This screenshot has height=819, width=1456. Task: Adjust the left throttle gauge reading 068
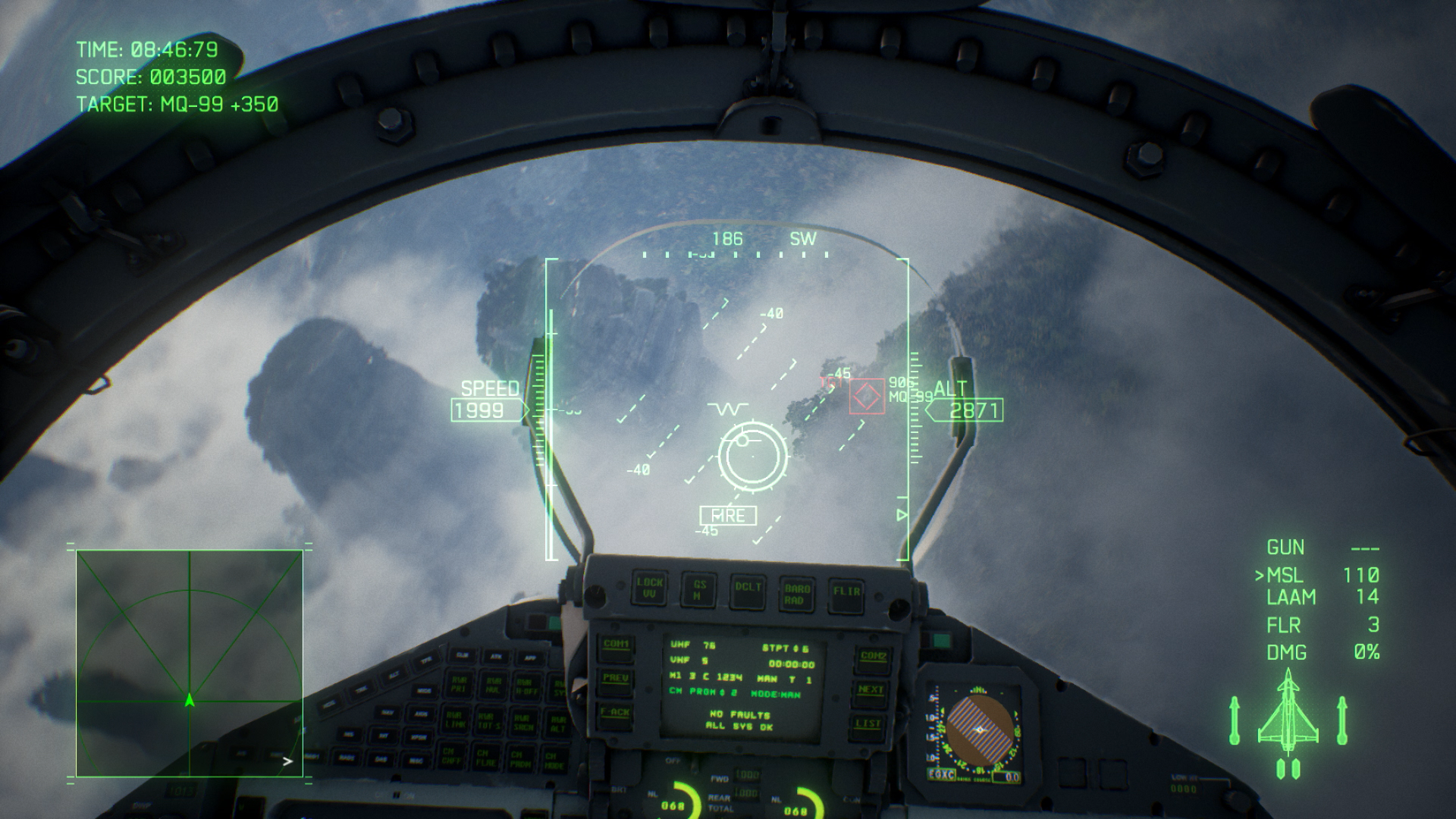click(674, 804)
